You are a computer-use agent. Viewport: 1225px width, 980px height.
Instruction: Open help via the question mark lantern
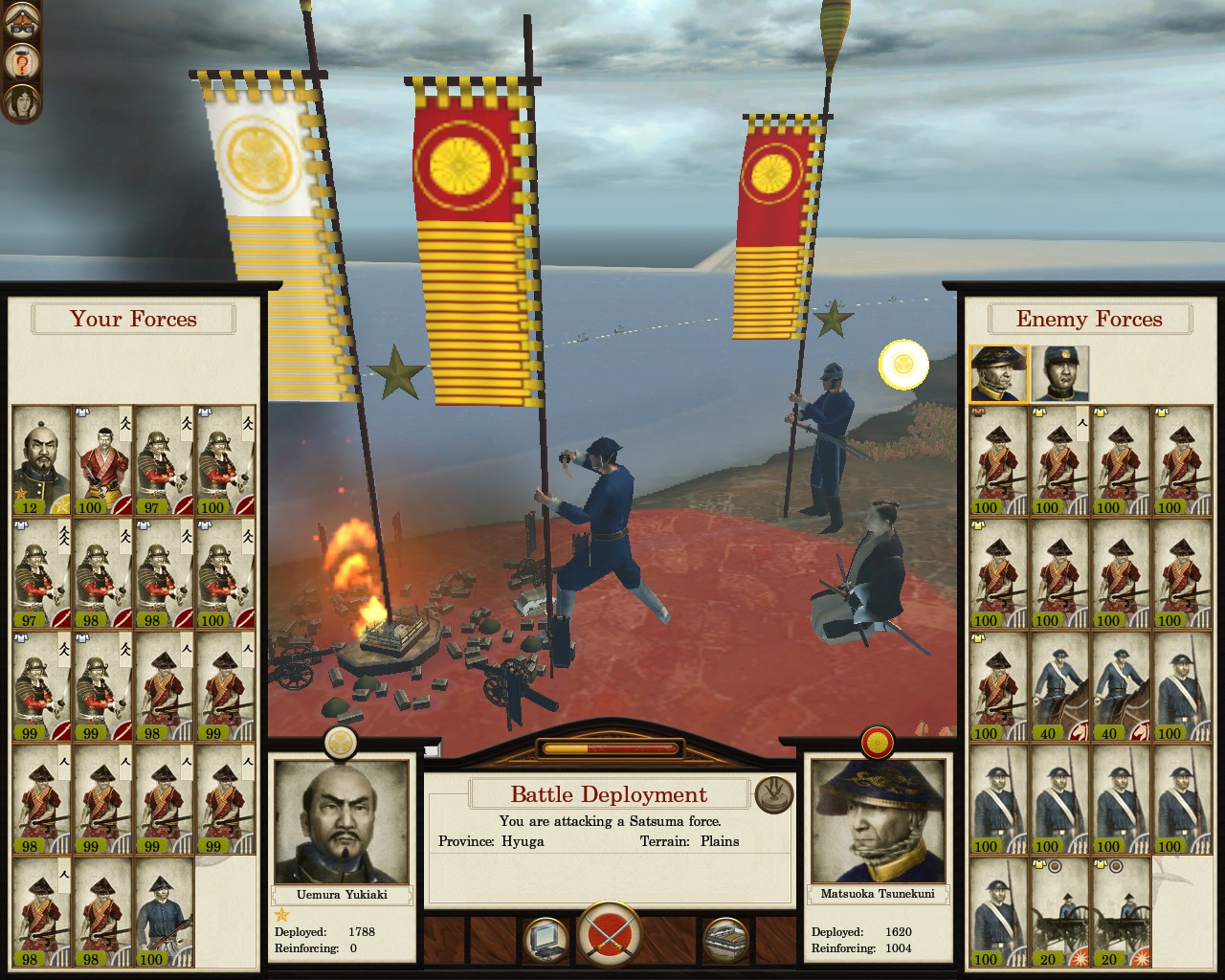(21, 64)
